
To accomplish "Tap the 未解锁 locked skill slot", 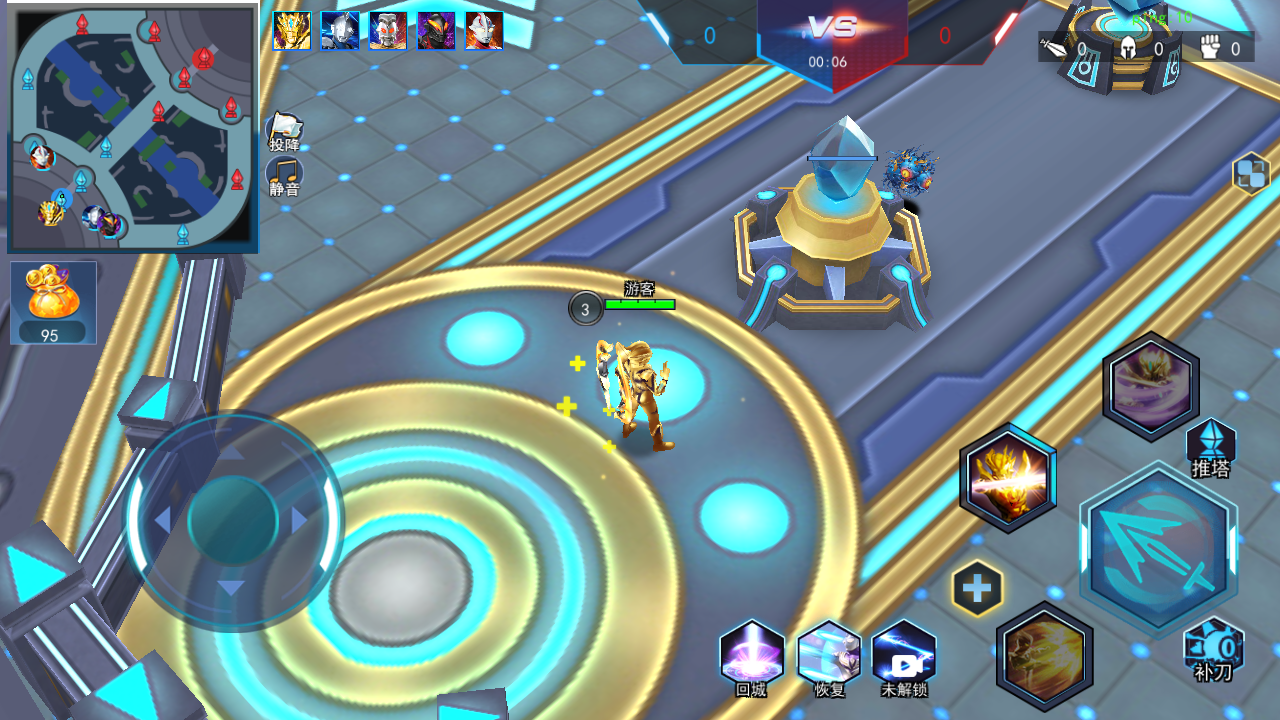I will 904,655.
